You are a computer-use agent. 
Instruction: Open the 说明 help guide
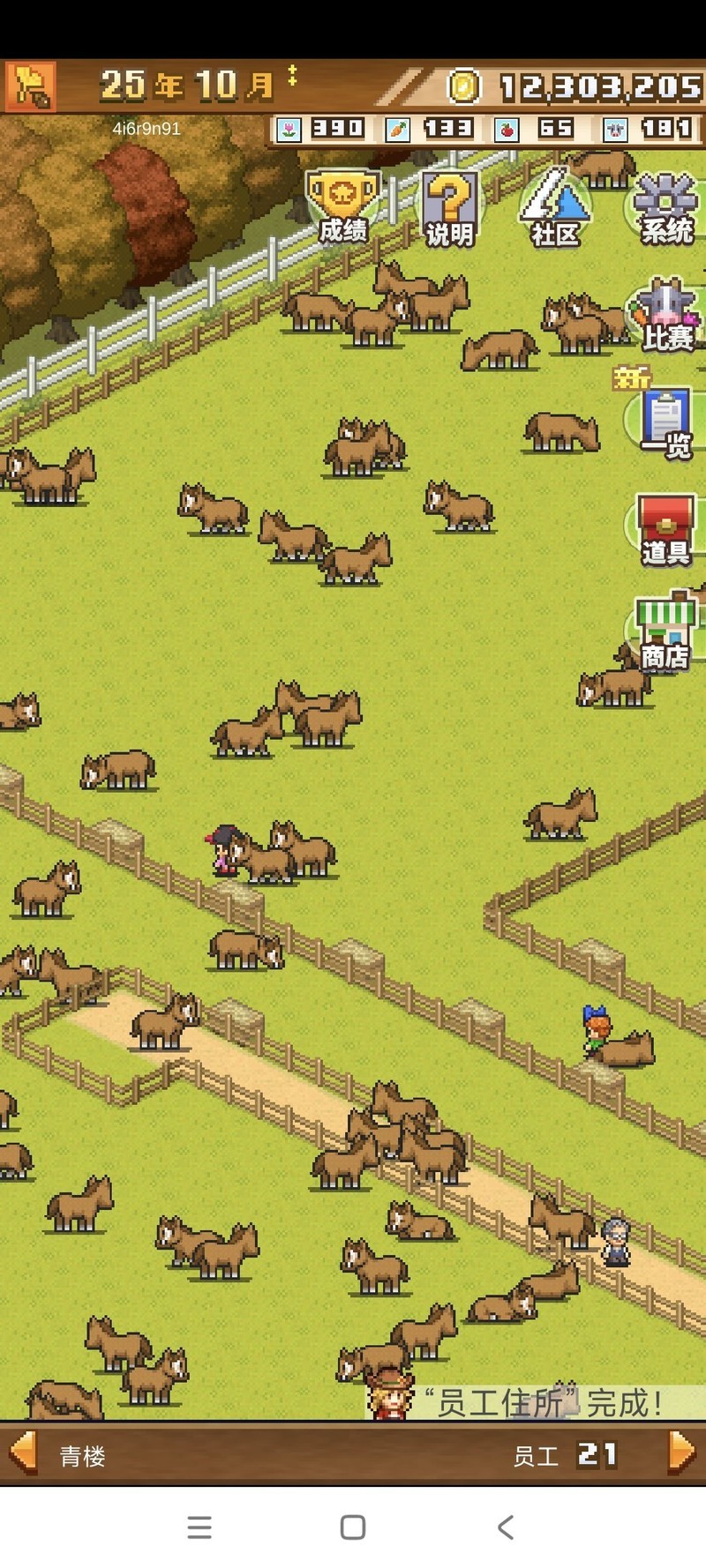450,208
